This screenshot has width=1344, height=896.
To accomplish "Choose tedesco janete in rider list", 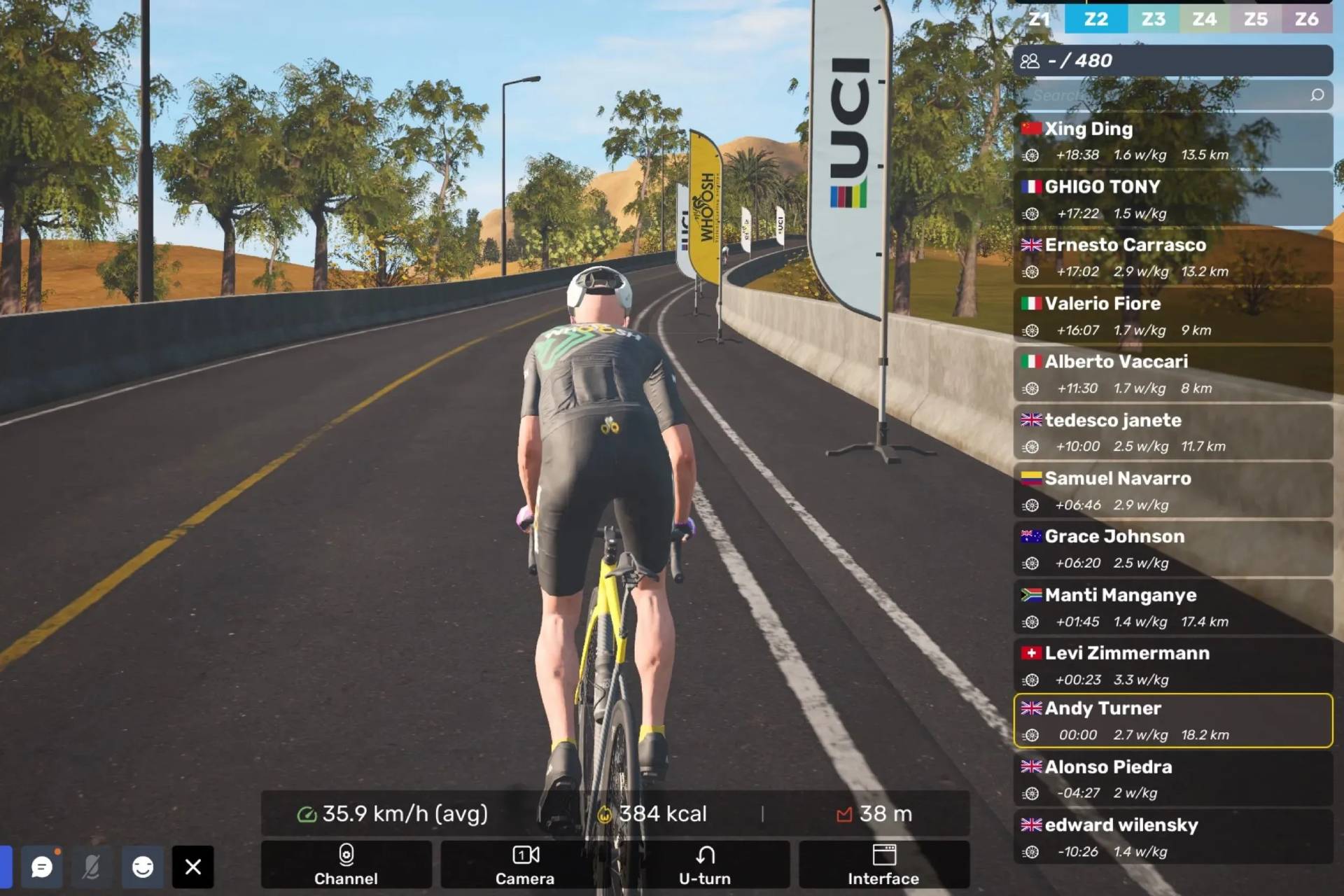I will click(x=1173, y=432).
